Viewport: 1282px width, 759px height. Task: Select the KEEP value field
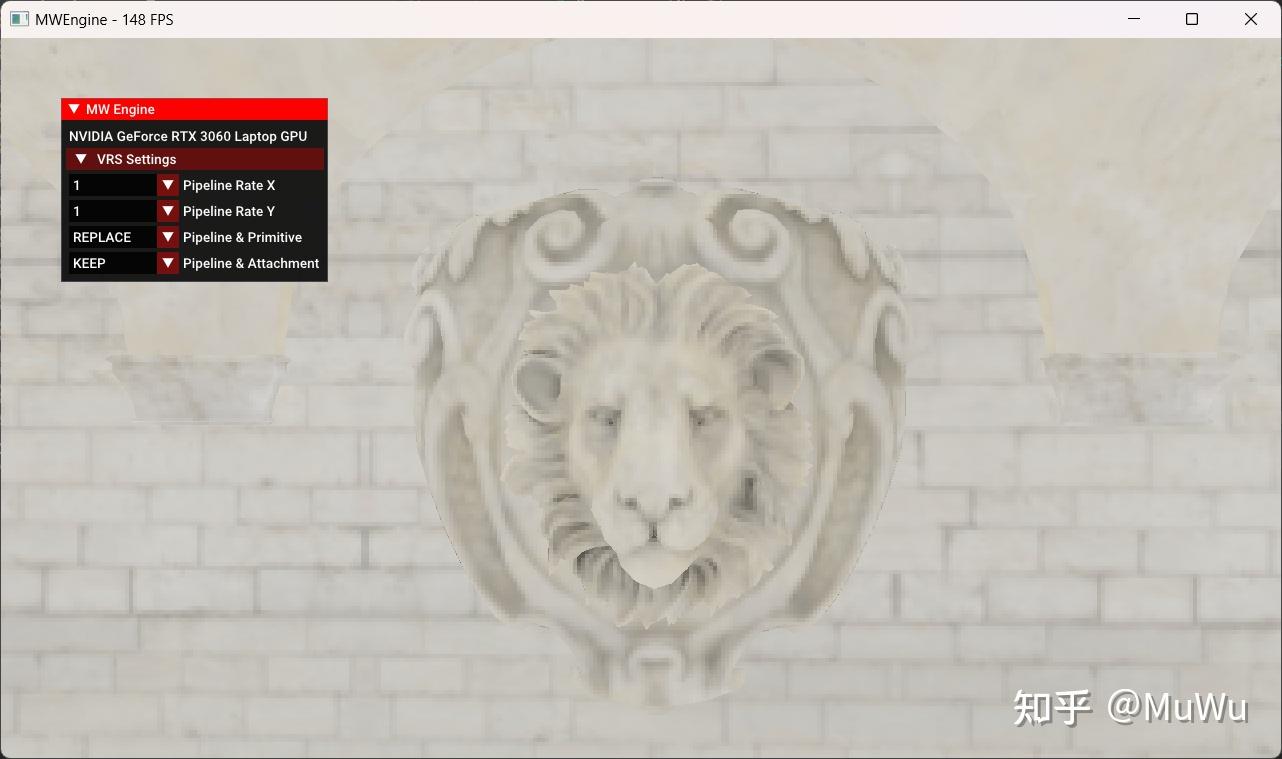(x=110, y=263)
